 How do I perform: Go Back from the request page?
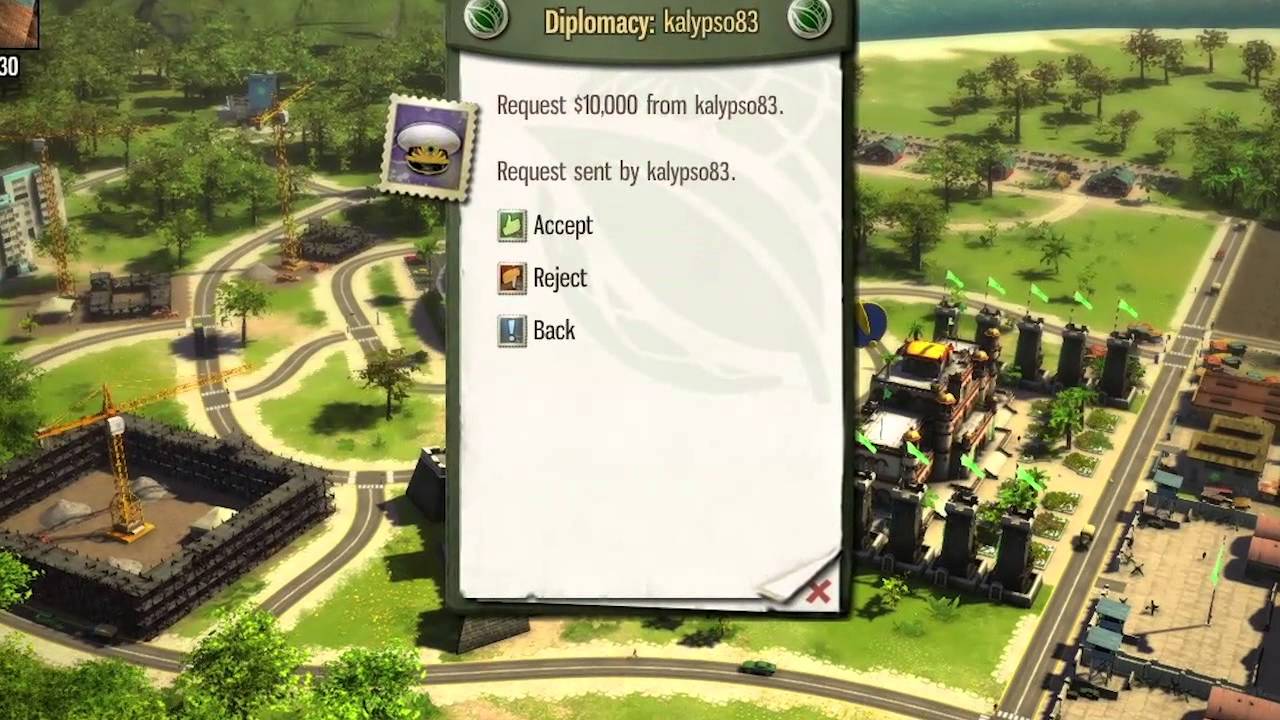pos(537,331)
